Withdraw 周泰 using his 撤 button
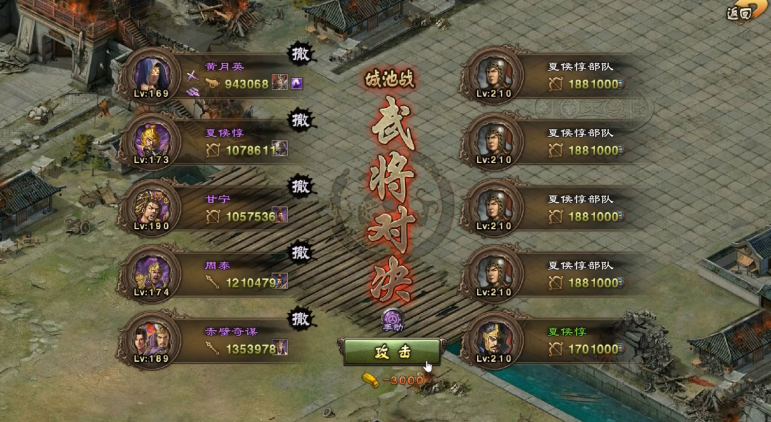 coord(300,253)
